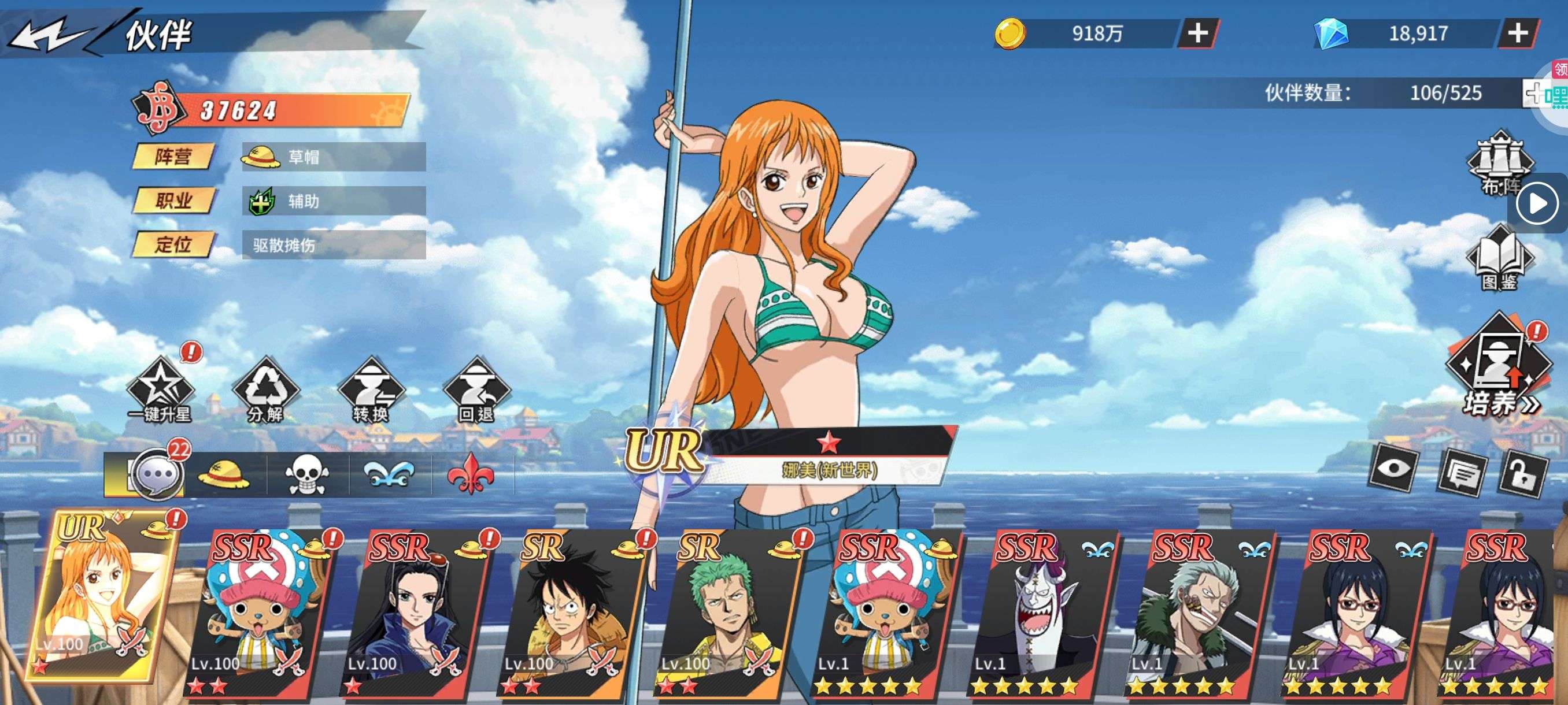
Task: Filter partners by Straw Hat faction
Action: pos(224,475)
